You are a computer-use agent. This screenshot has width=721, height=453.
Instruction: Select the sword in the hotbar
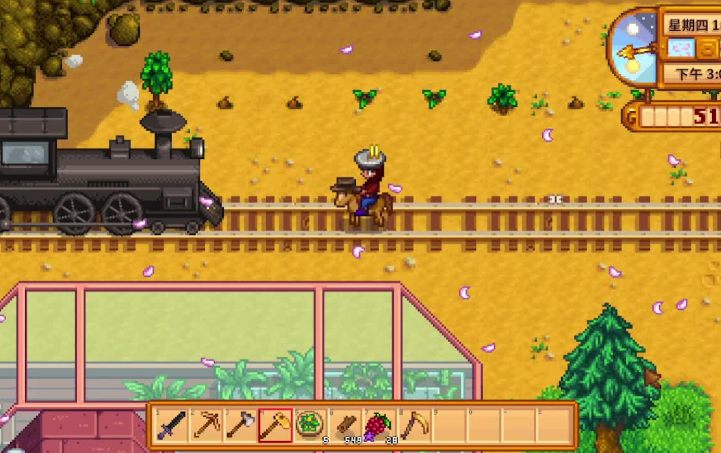172,426
